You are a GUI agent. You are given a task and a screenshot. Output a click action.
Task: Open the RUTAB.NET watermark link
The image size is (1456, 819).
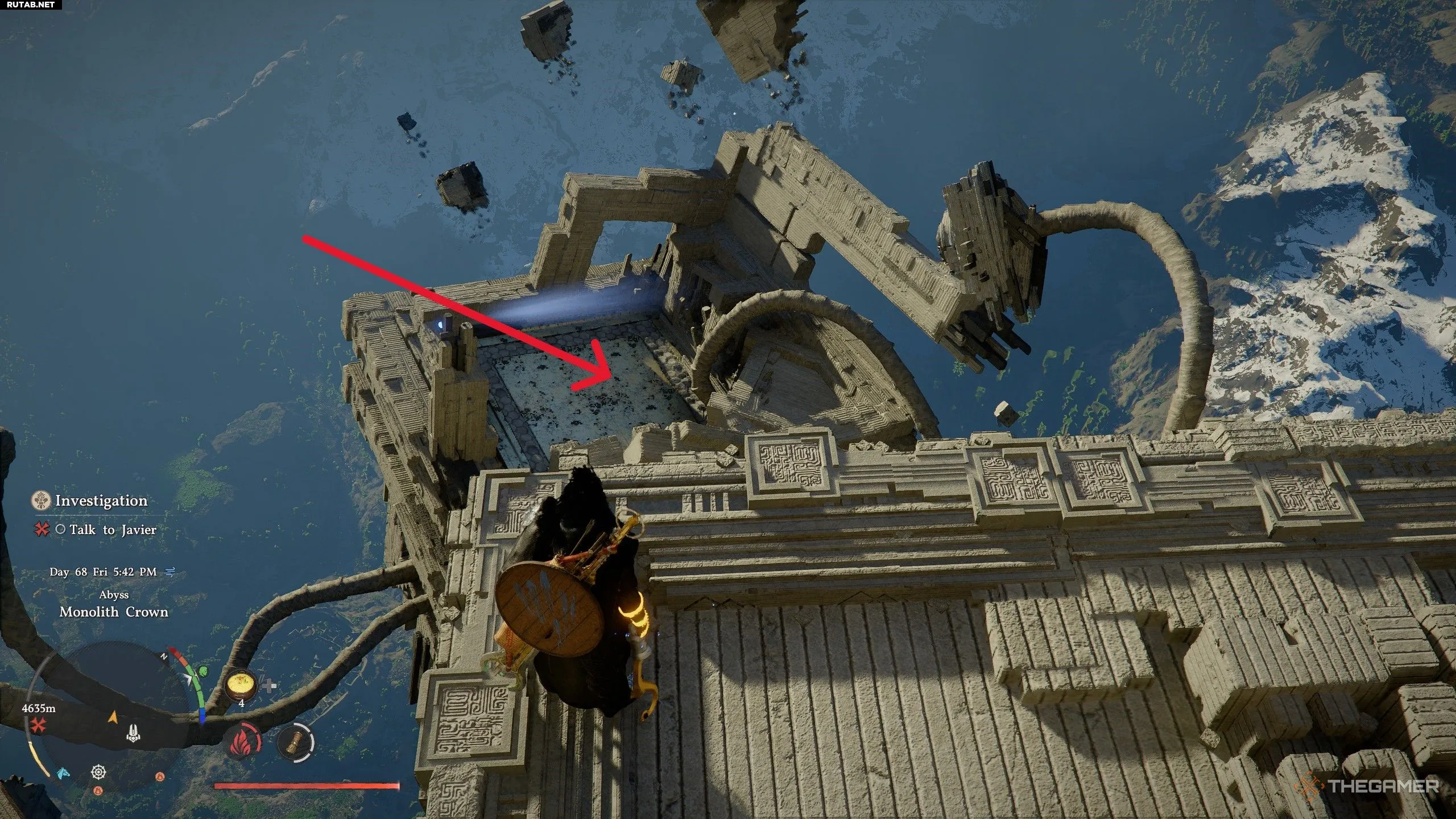tap(27, 6)
